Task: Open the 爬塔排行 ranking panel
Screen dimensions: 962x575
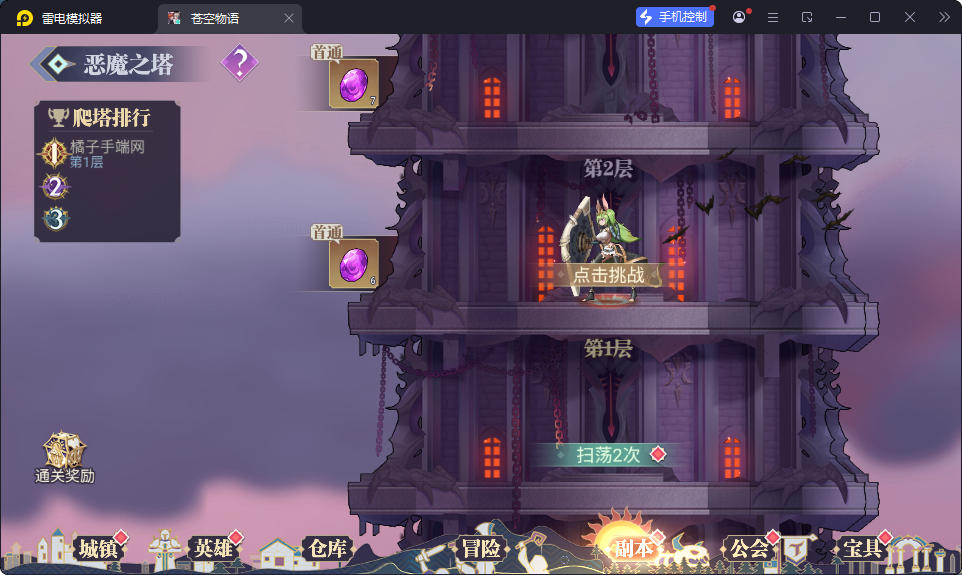Action: tap(109, 118)
